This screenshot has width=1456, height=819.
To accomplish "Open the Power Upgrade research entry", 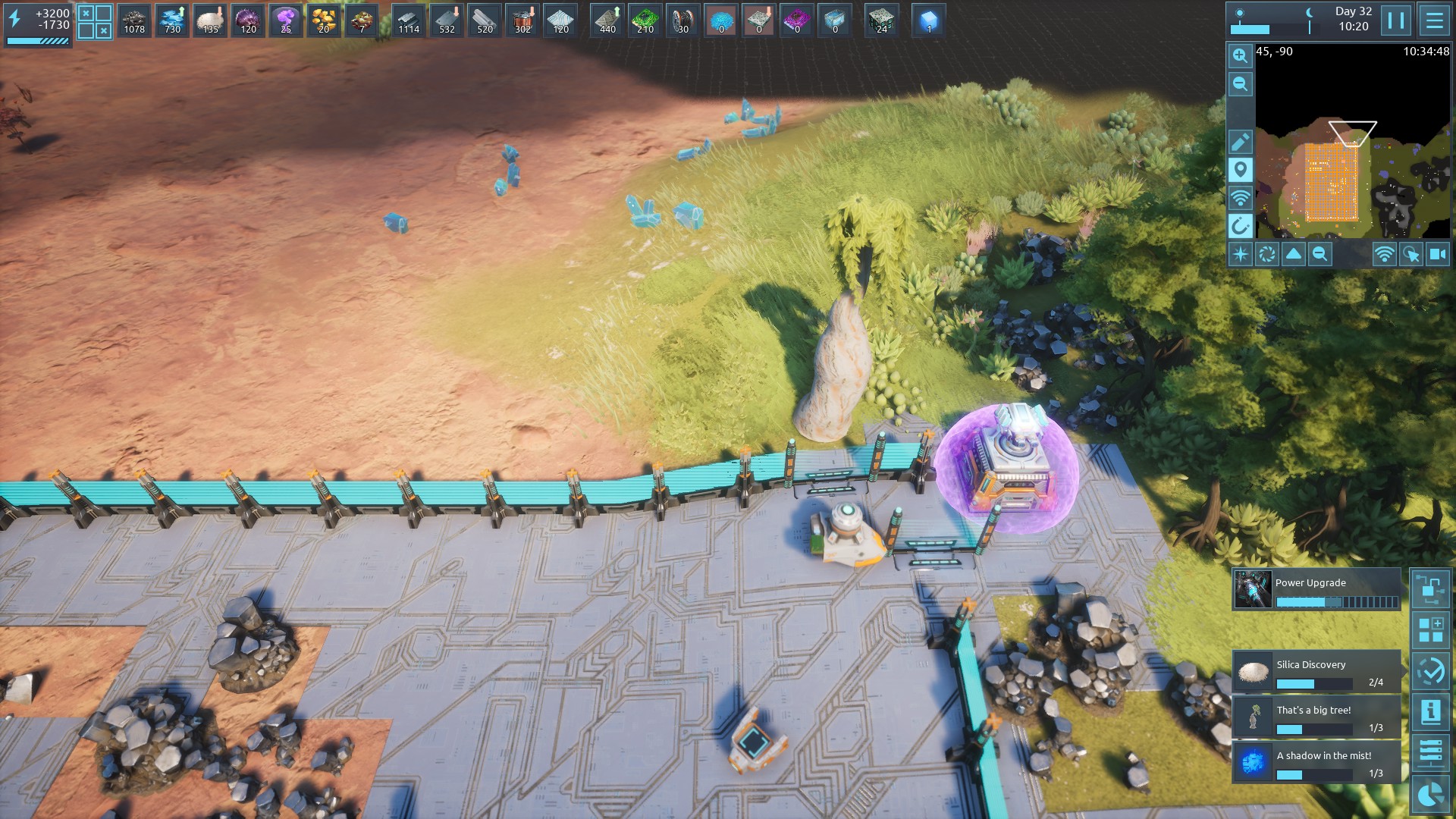I will pos(1316,590).
